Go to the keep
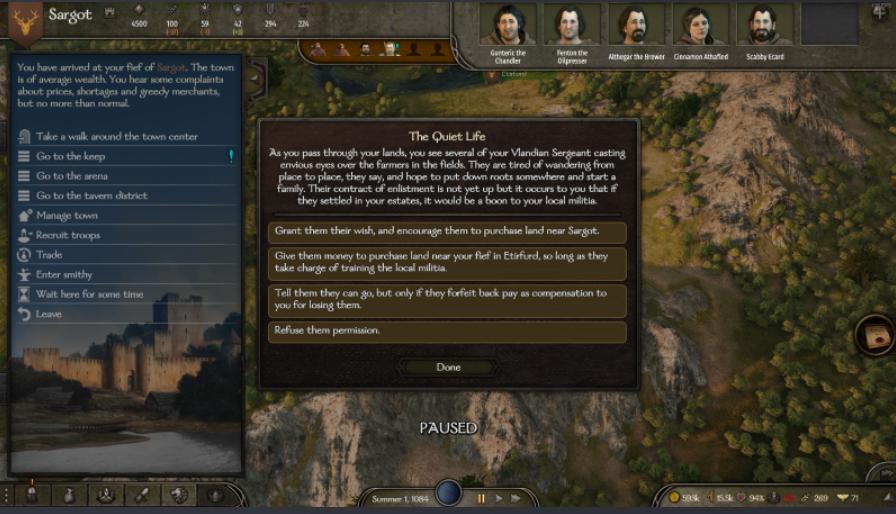This screenshot has width=896, height=514. (70, 156)
